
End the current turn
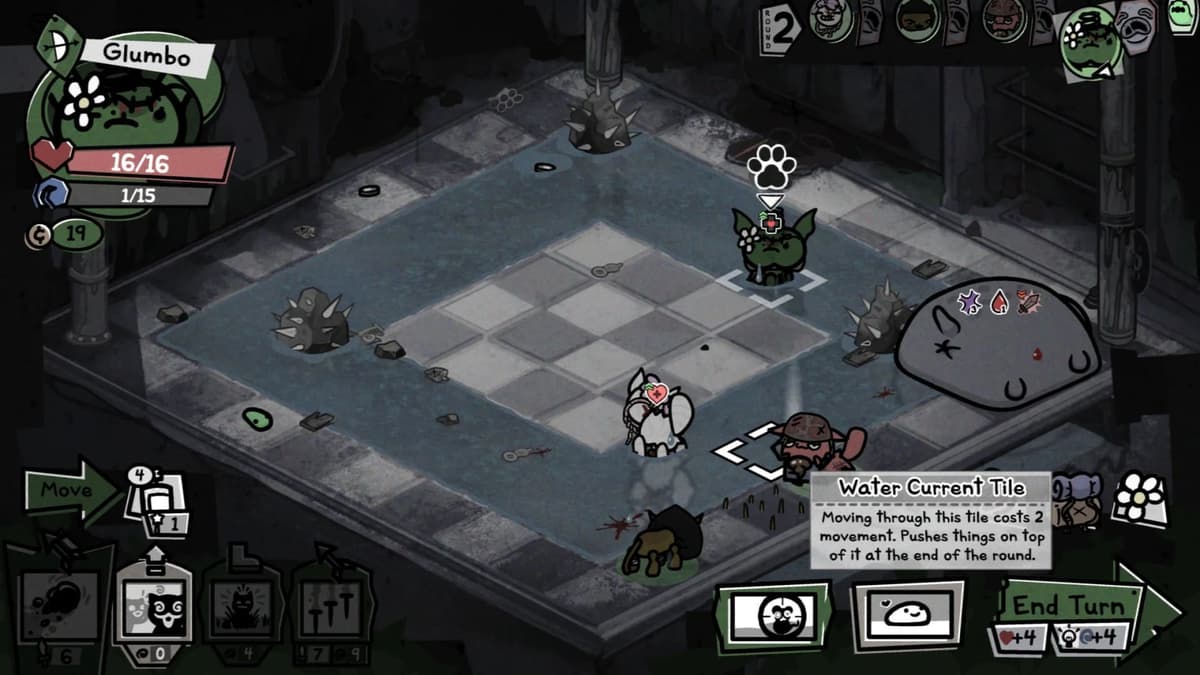tap(1075, 607)
